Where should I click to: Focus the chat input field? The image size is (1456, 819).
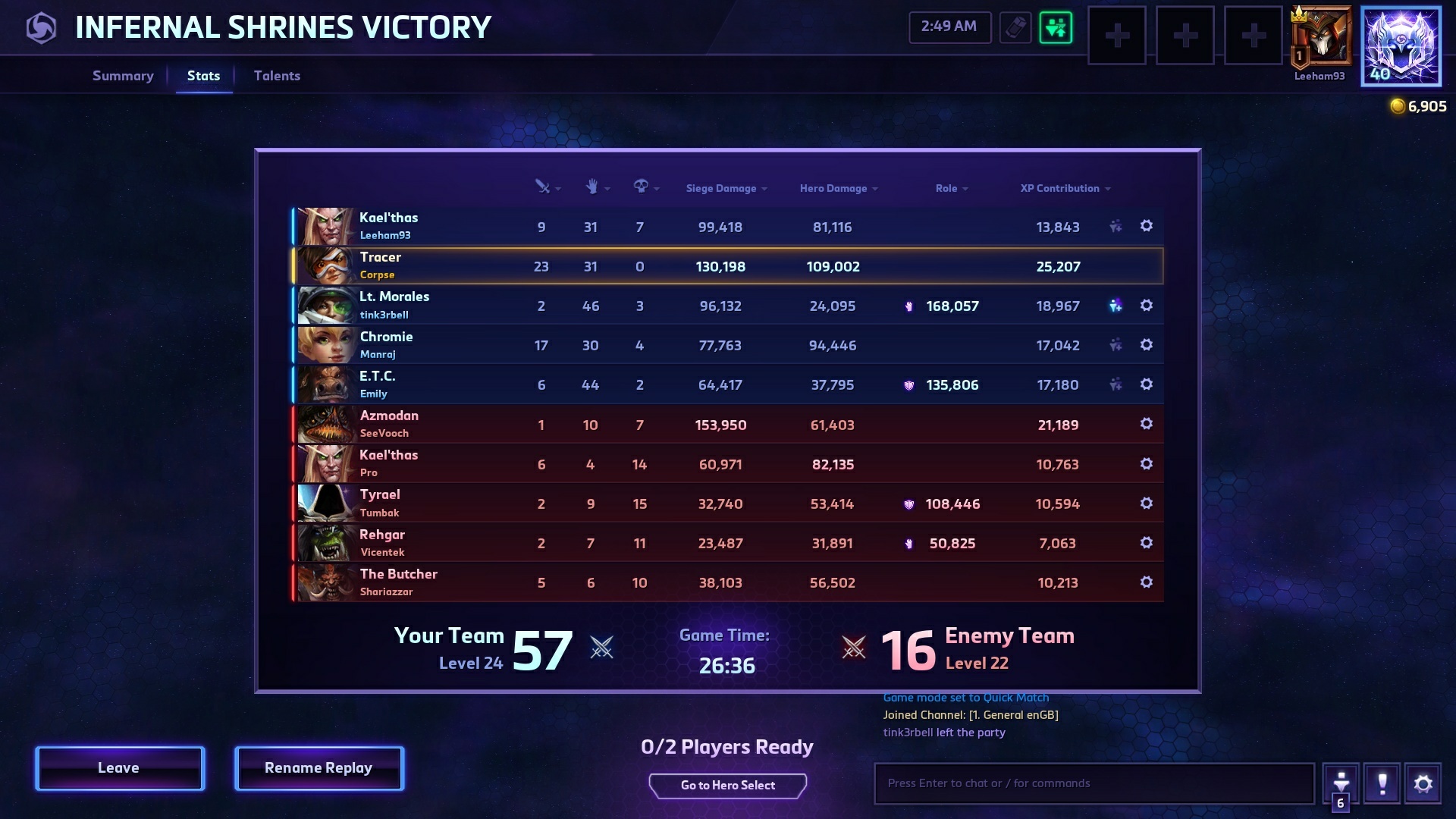point(1094,783)
